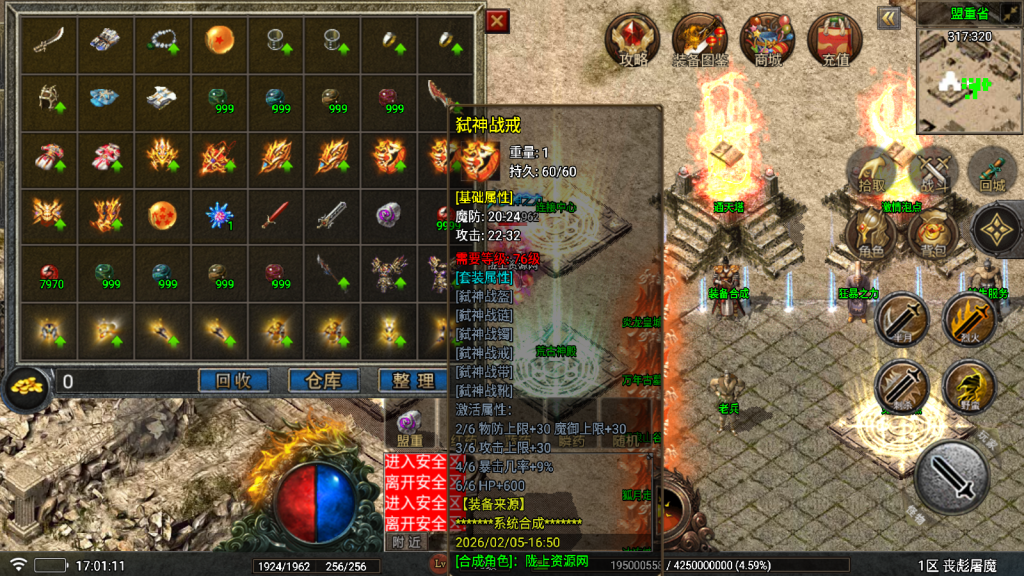
Task: Select the red sword item in the bag
Action: pyautogui.click(x=275, y=213)
